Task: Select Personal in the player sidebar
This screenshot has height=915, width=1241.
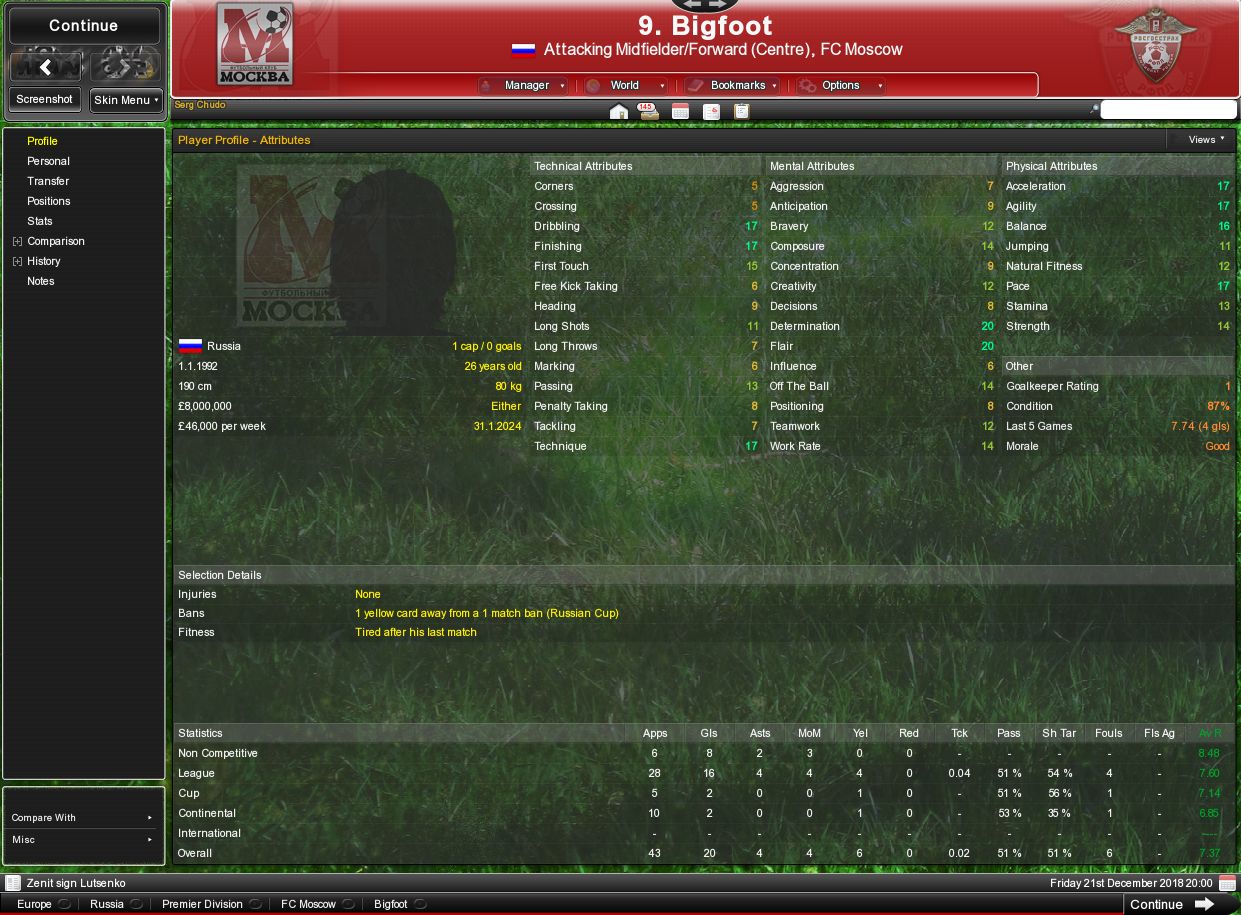Action: click(x=48, y=161)
